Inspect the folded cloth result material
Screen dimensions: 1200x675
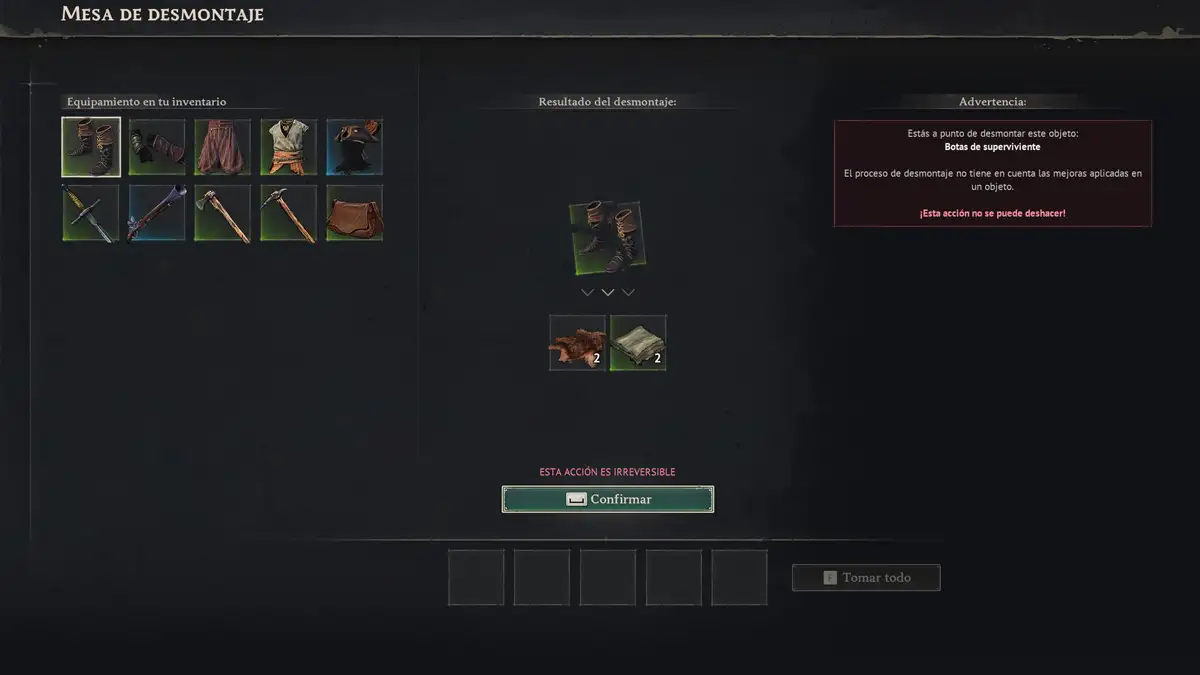click(x=638, y=343)
